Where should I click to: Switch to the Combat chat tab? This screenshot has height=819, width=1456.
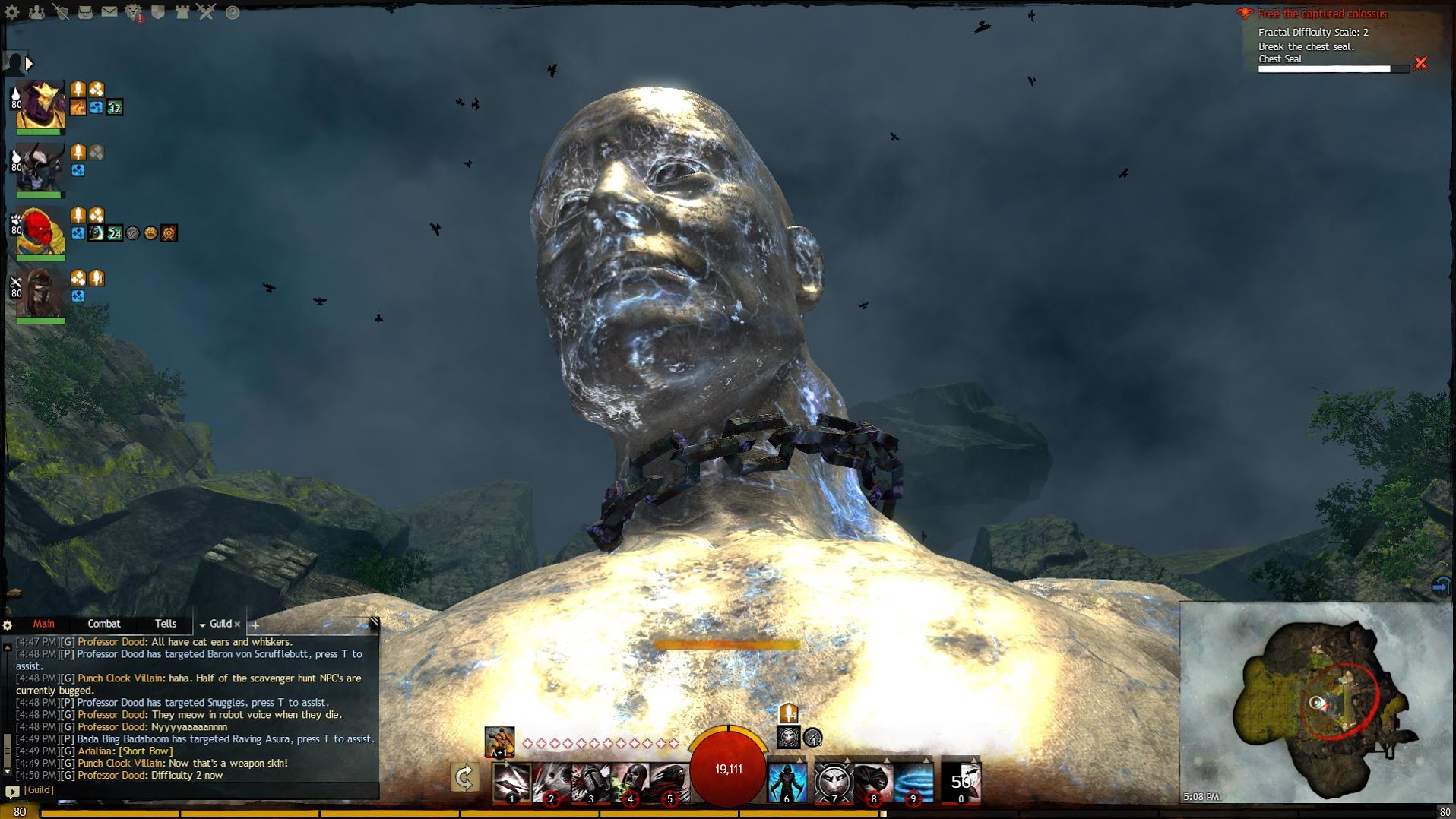tap(104, 624)
